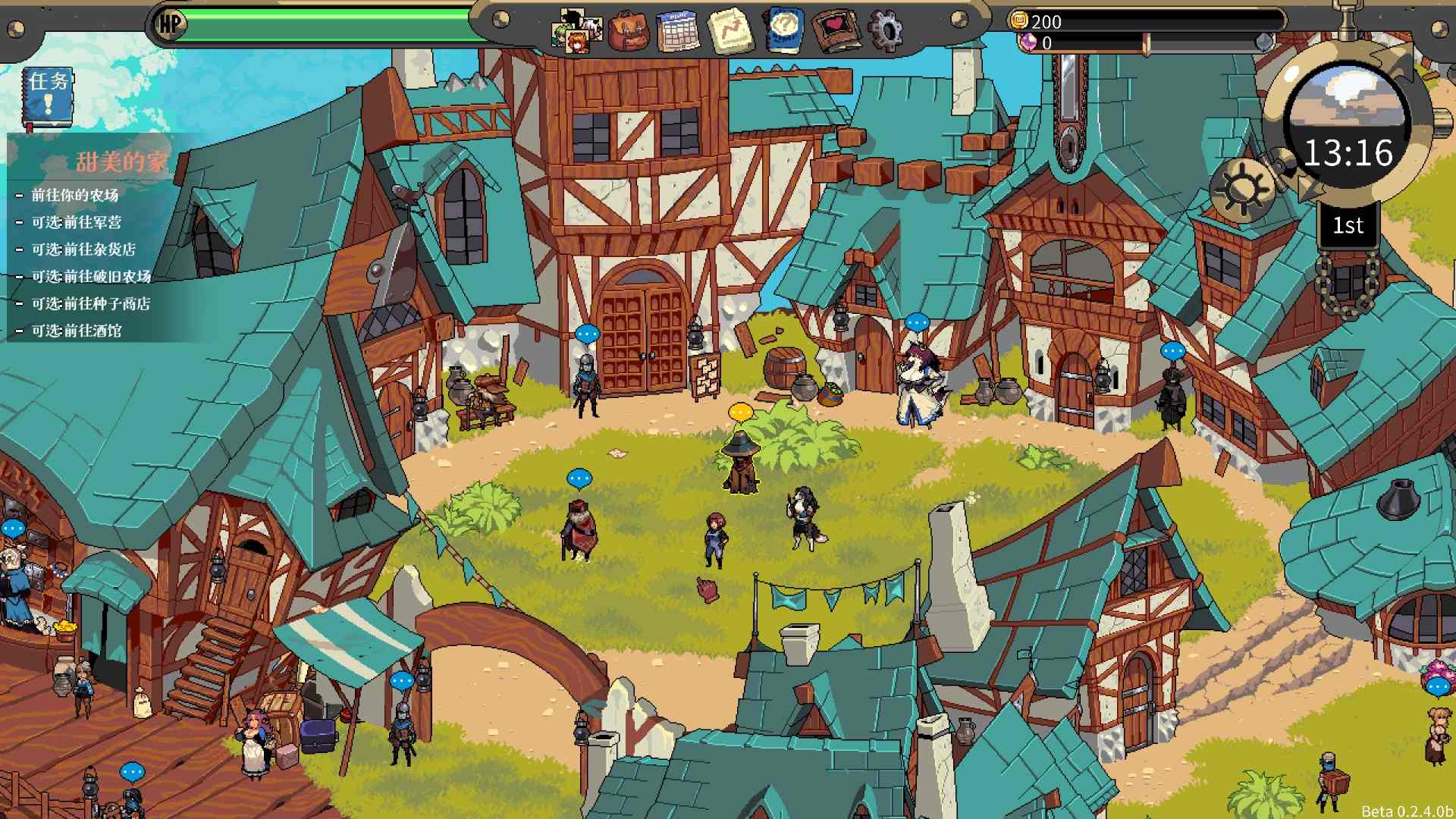Select the 甜美的家 quest title

click(121, 162)
